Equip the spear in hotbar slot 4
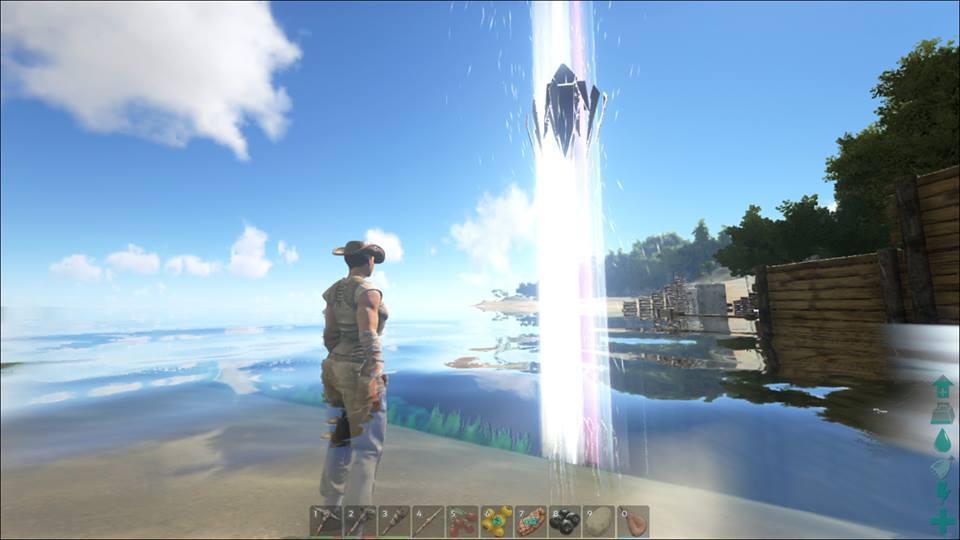 click(x=428, y=521)
